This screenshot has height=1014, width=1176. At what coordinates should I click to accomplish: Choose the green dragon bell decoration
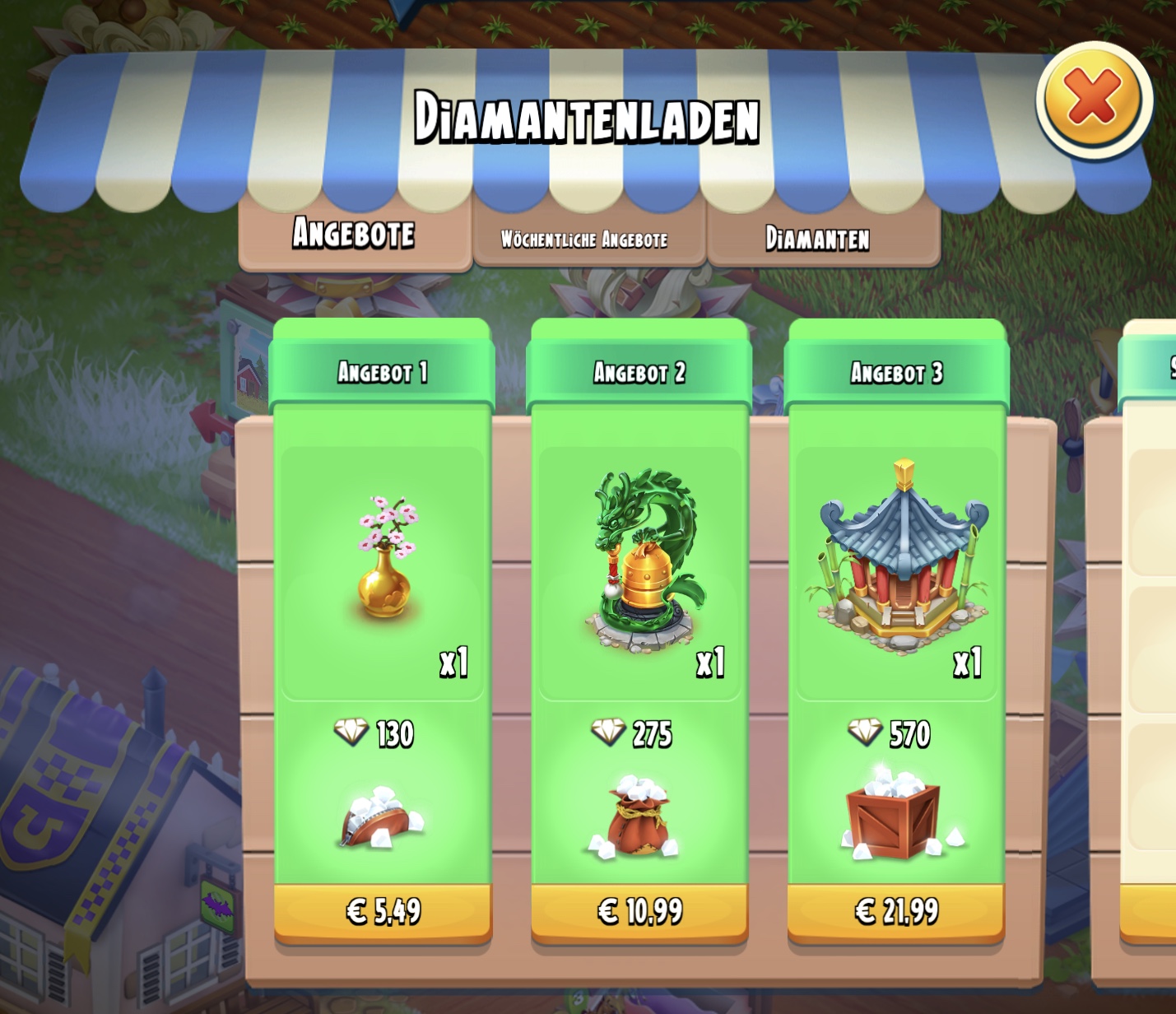click(644, 561)
